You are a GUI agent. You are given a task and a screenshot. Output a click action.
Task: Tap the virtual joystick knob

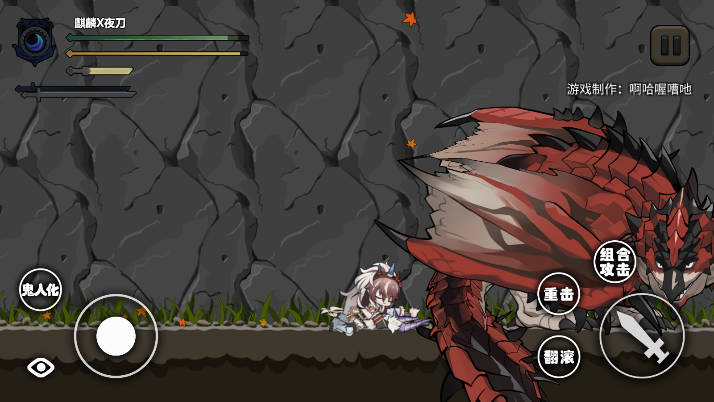116,336
